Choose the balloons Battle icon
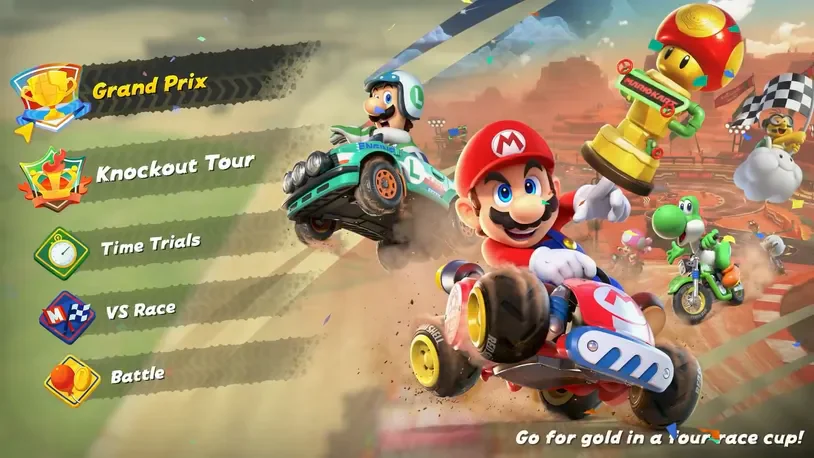Screen dimensions: 814x458 tap(71, 380)
